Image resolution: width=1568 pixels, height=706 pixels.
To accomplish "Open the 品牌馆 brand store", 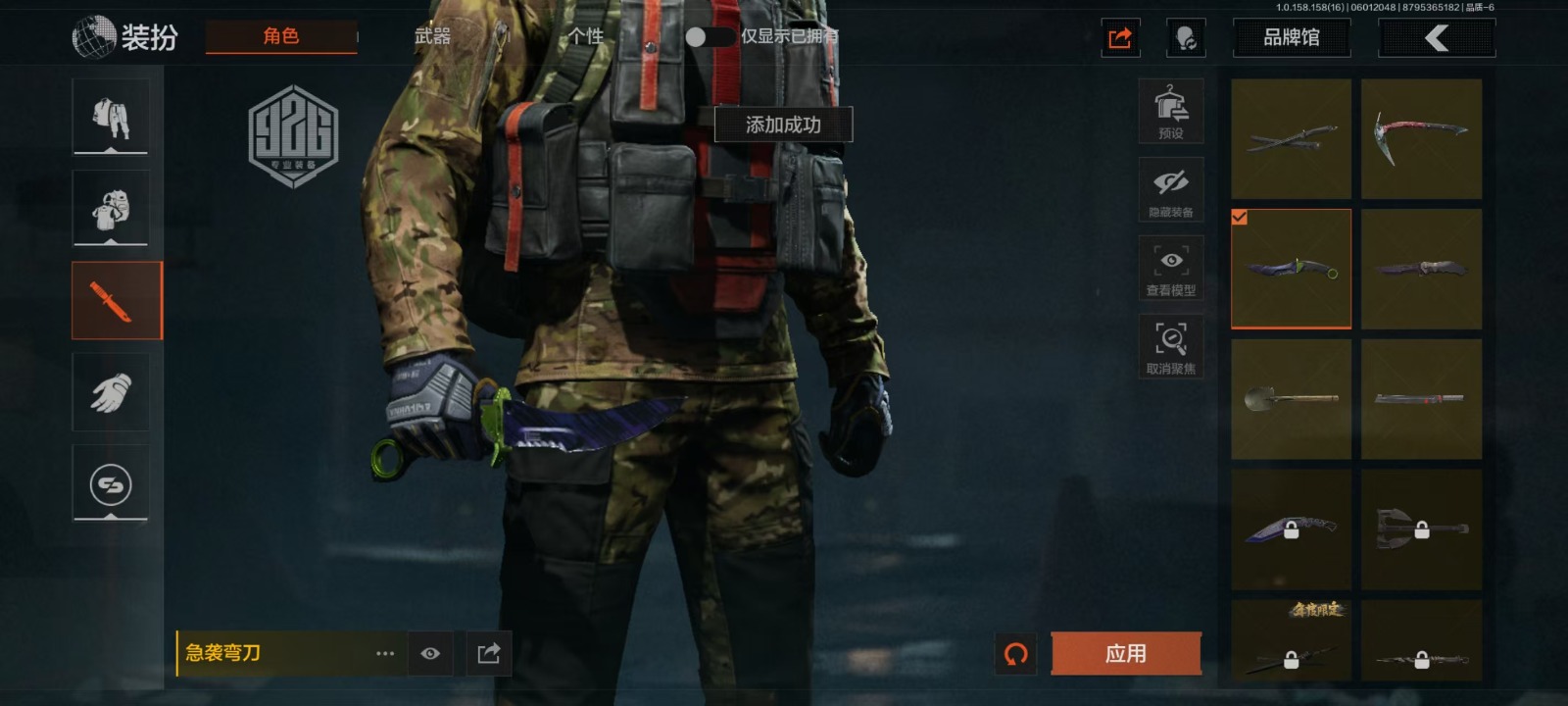I will click(1291, 38).
